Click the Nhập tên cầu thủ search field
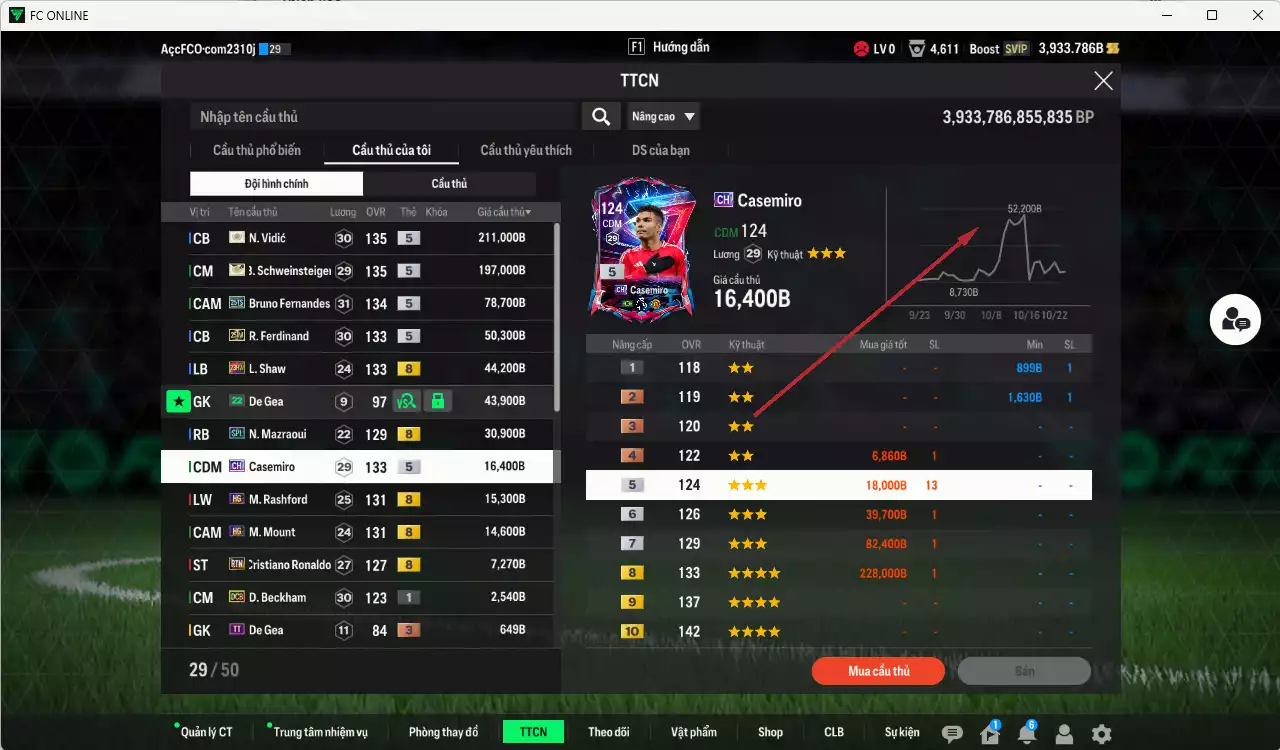 point(380,116)
